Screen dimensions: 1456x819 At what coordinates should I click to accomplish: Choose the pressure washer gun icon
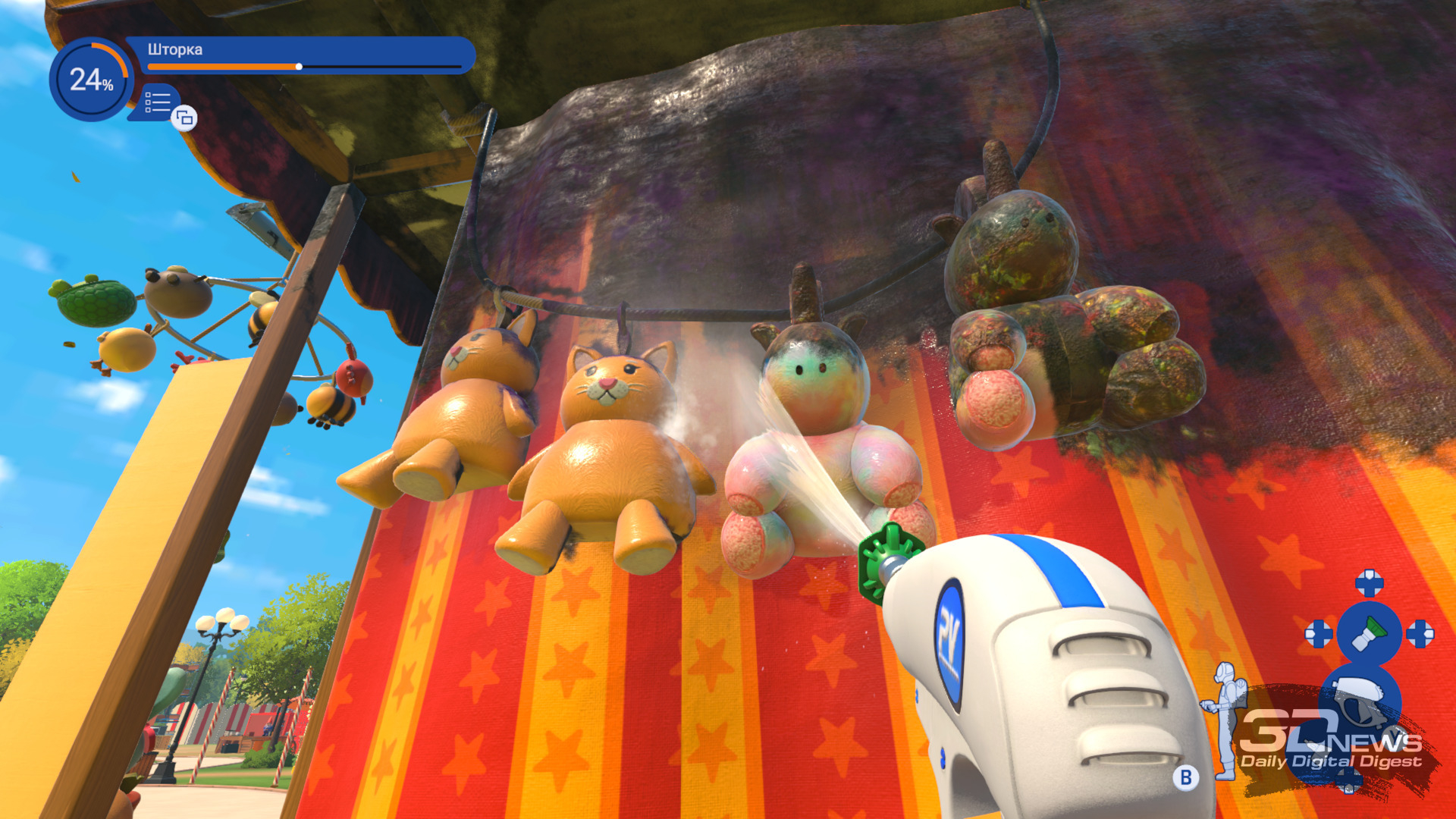pyautogui.click(x=1360, y=699)
